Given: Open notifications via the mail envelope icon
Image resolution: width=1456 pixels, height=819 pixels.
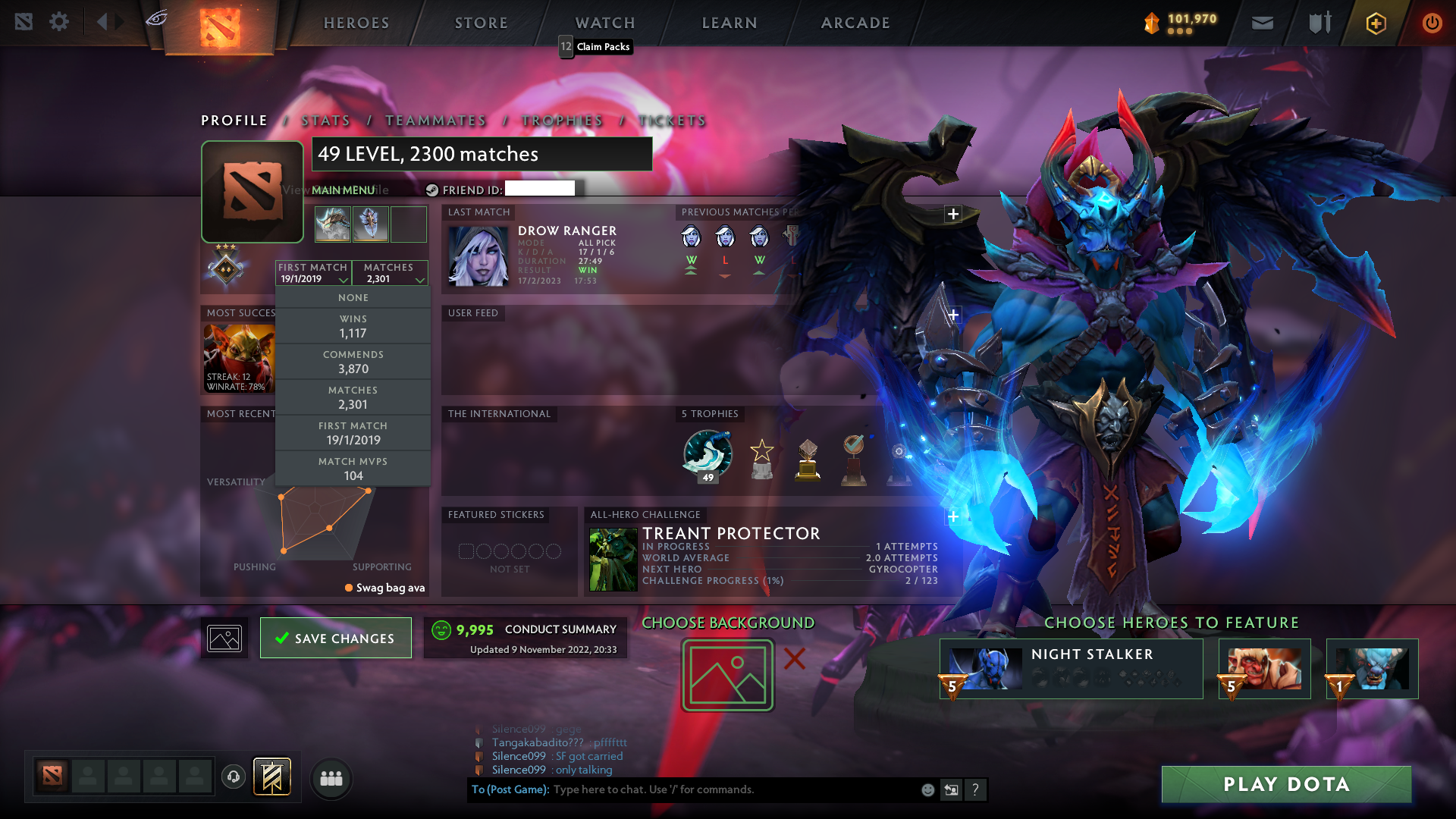Looking at the screenshot, I should coord(1262,23).
